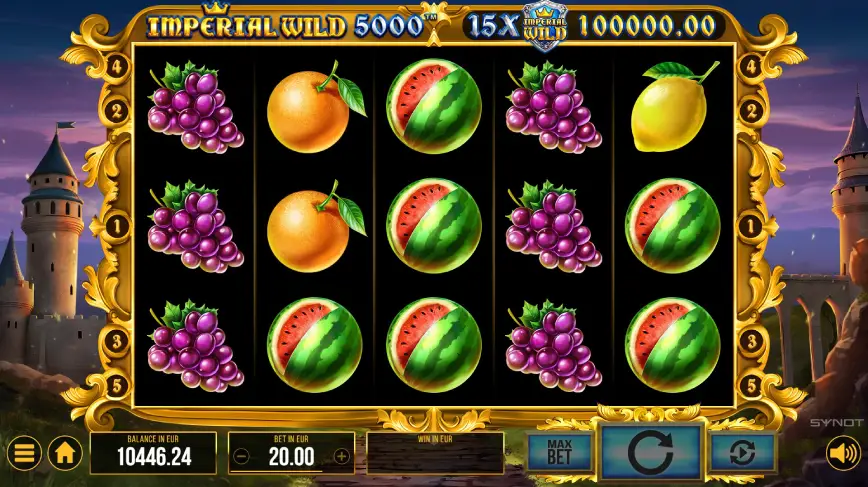The width and height of the screenshot is (868, 487).
Task: Decrease the bet amount
Action: (x=241, y=457)
